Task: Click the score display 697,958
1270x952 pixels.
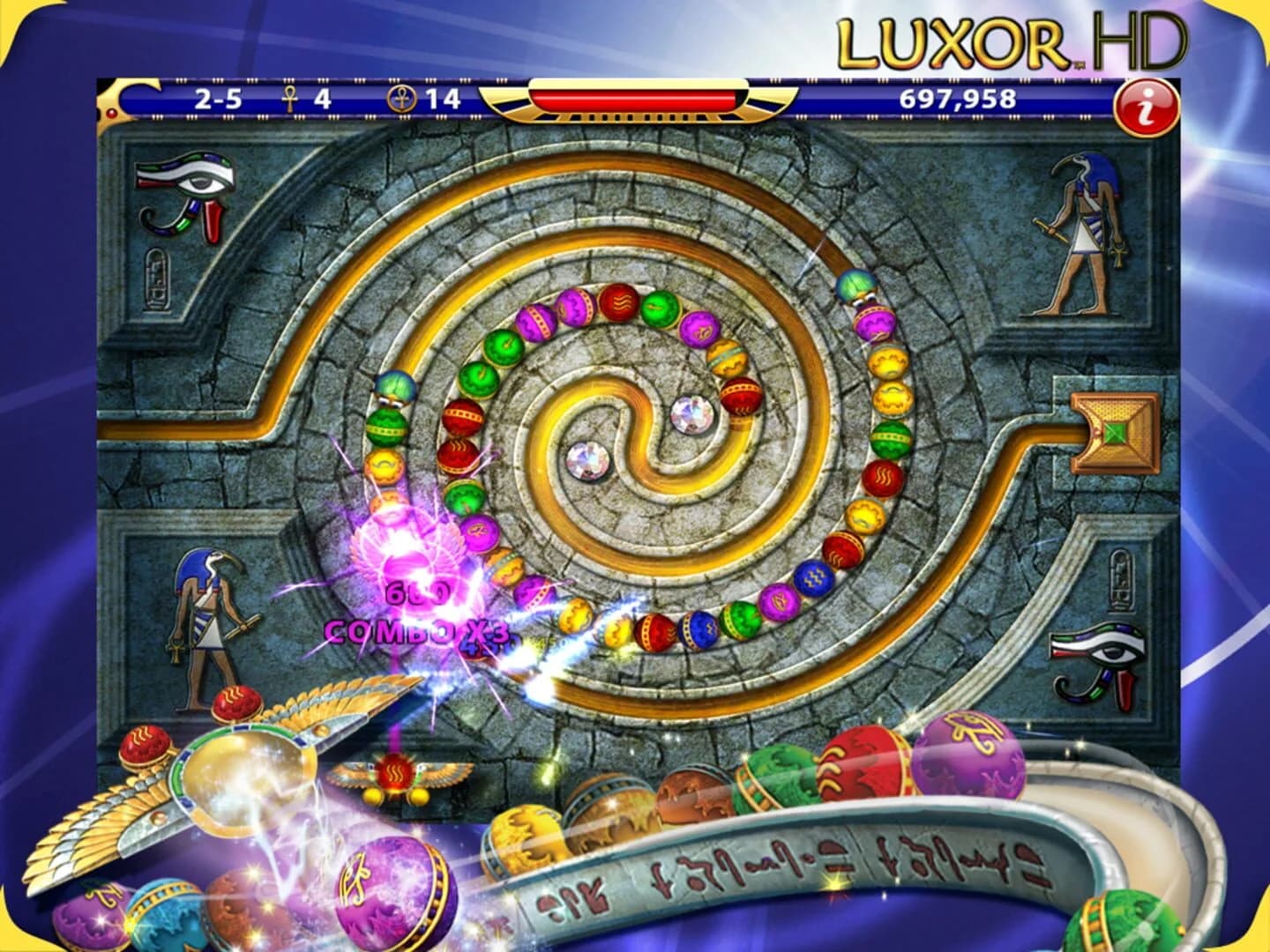Action: pos(959,100)
